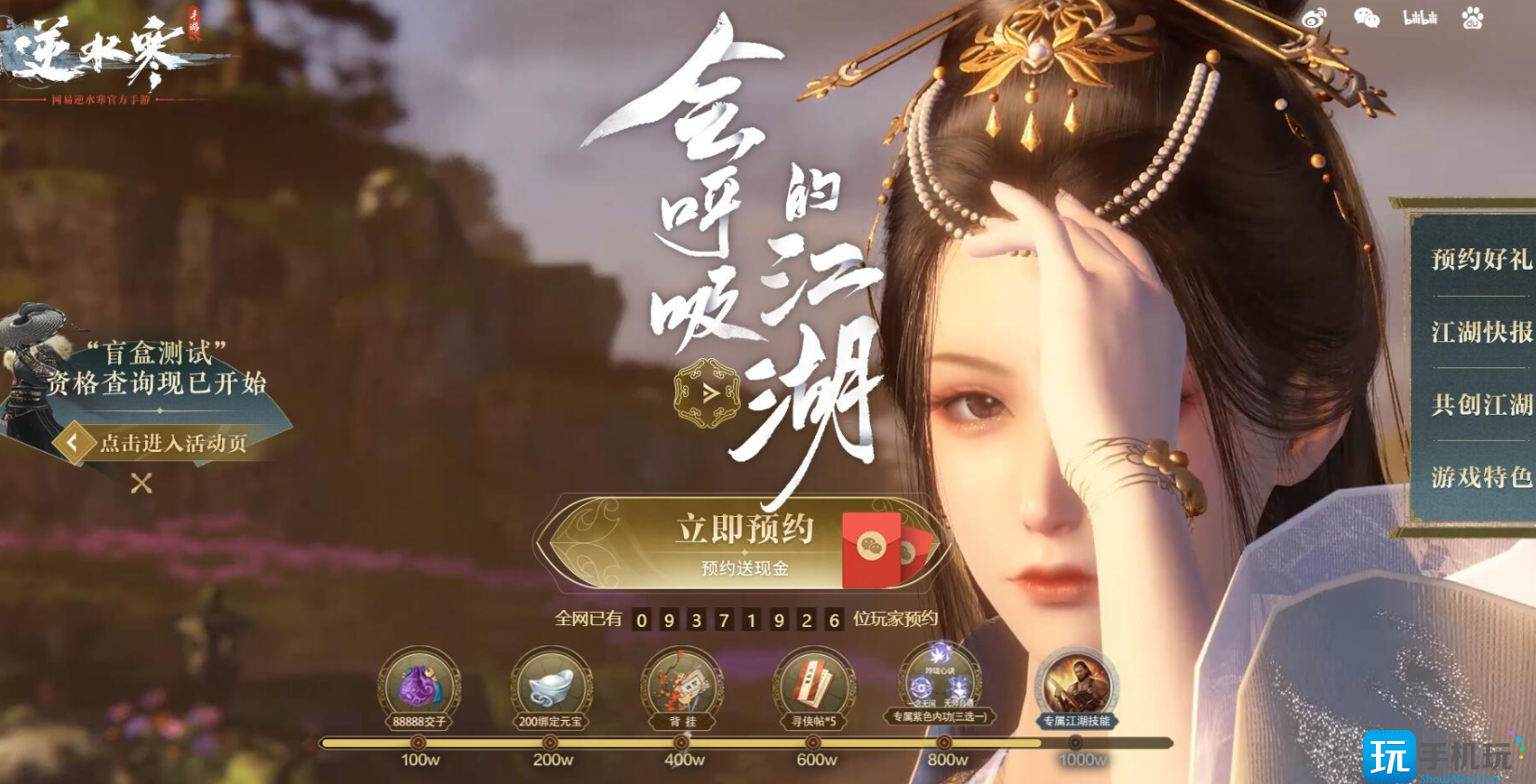
Task: Click the 600w milestone on the progress bar
Action: coord(811,742)
